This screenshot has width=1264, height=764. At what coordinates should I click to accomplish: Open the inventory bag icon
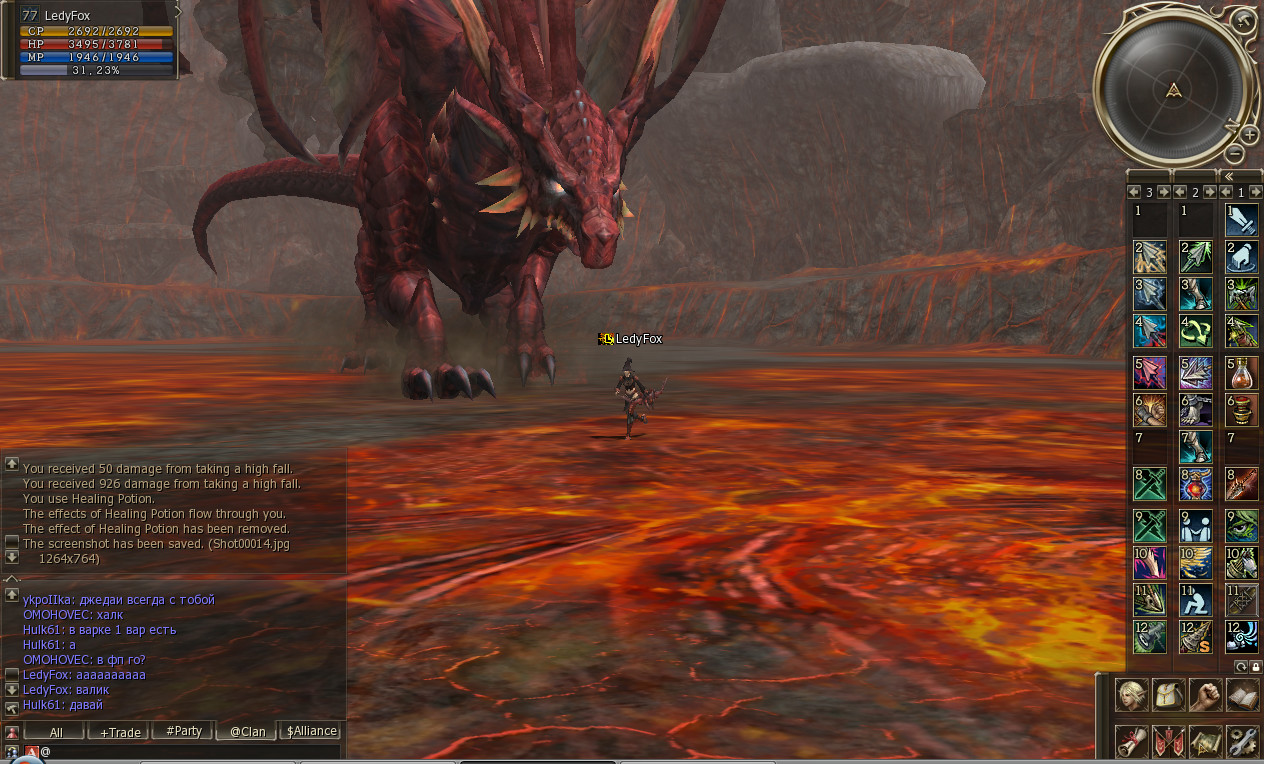coord(1169,694)
